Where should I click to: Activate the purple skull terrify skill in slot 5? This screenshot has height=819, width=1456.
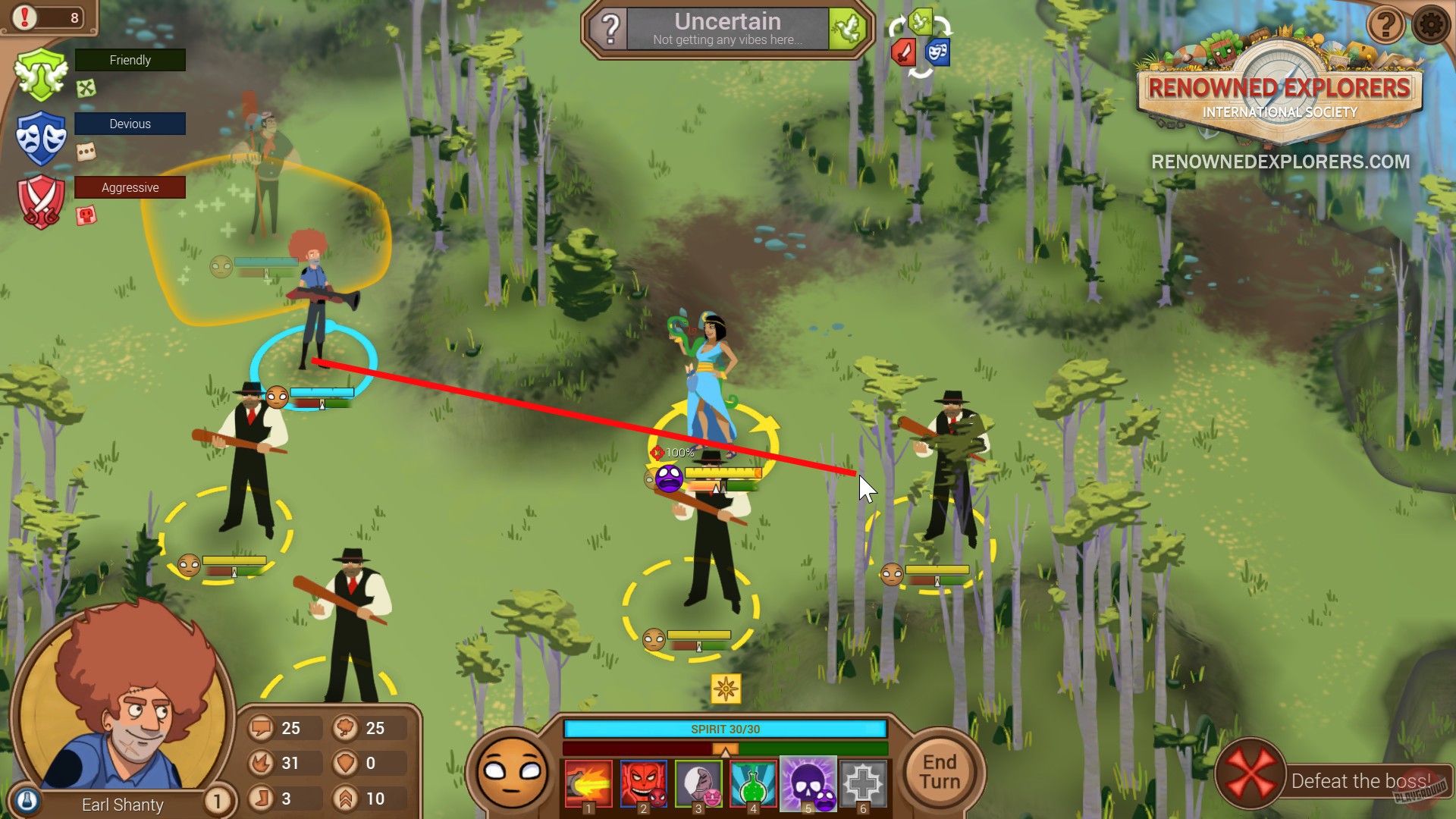(x=807, y=785)
